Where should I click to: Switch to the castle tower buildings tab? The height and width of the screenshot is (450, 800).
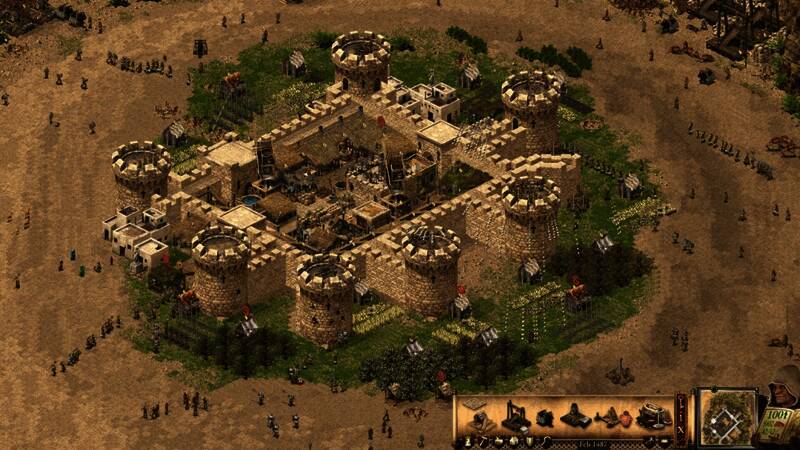(468, 441)
